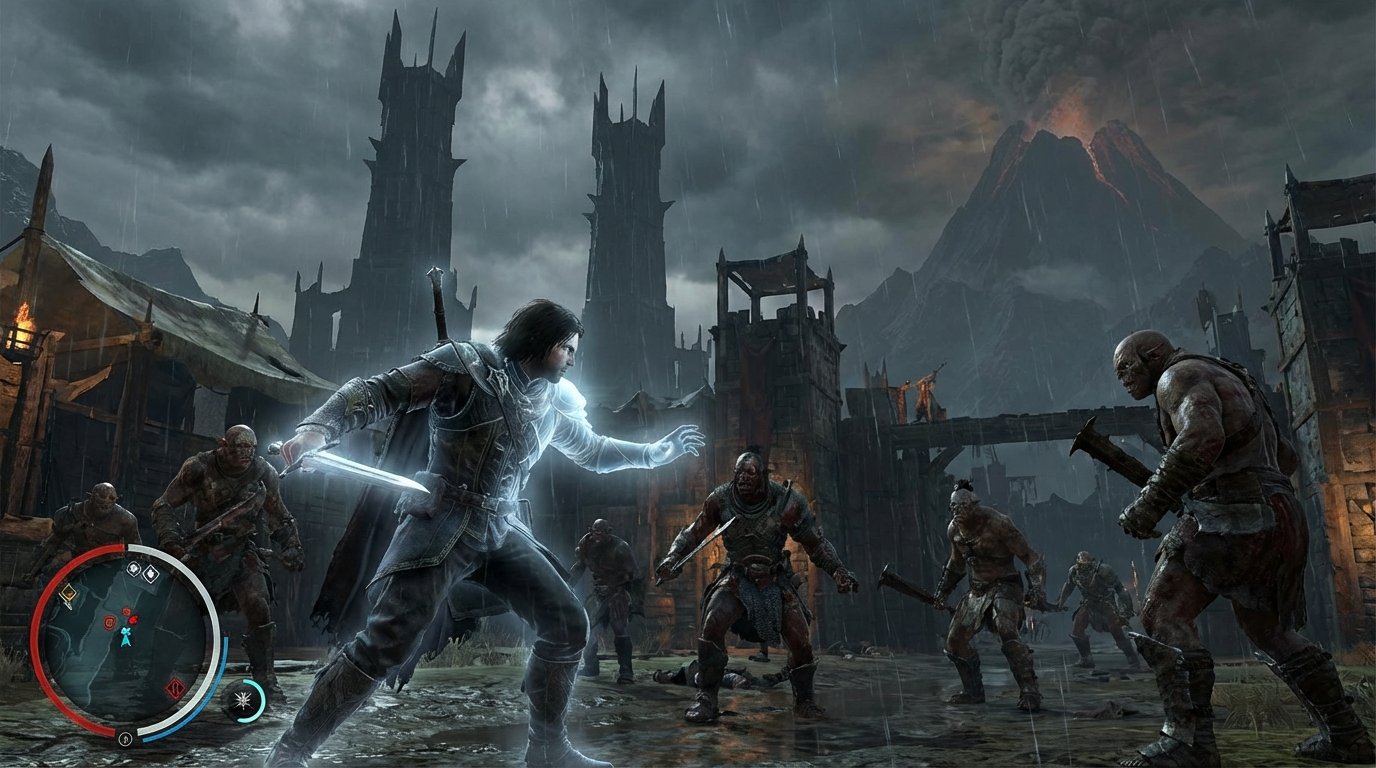Select the white mission marker on the minimap
The height and width of the screenshot is (768, 1376).
134,570
